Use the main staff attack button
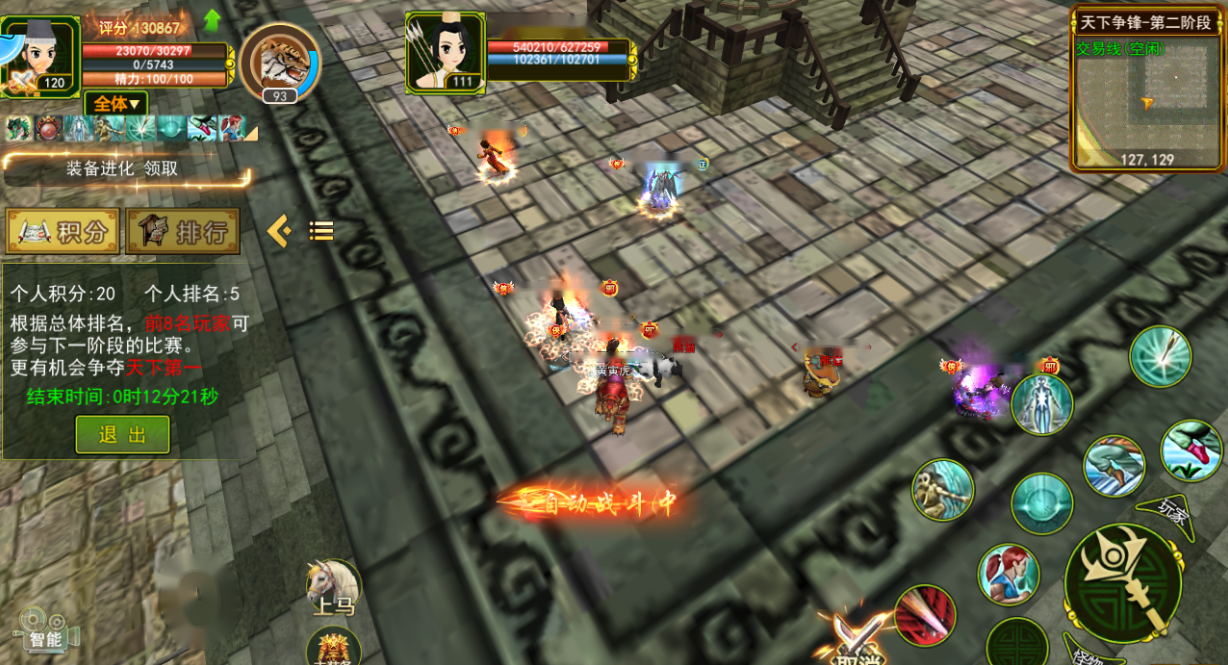The height and width of the screenshot is (665, 1228). [x=1123, y=582]
